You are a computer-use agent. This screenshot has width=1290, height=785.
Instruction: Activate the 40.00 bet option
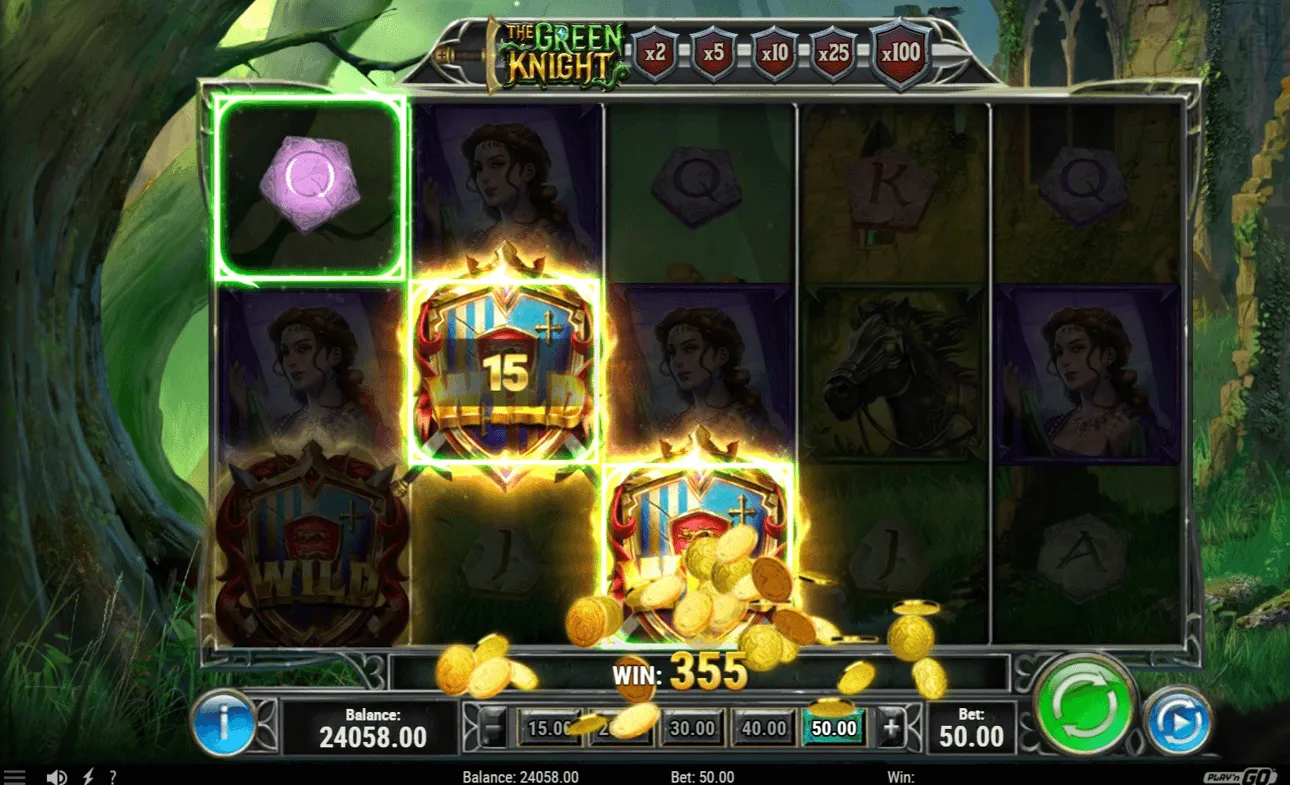point(762,729)
